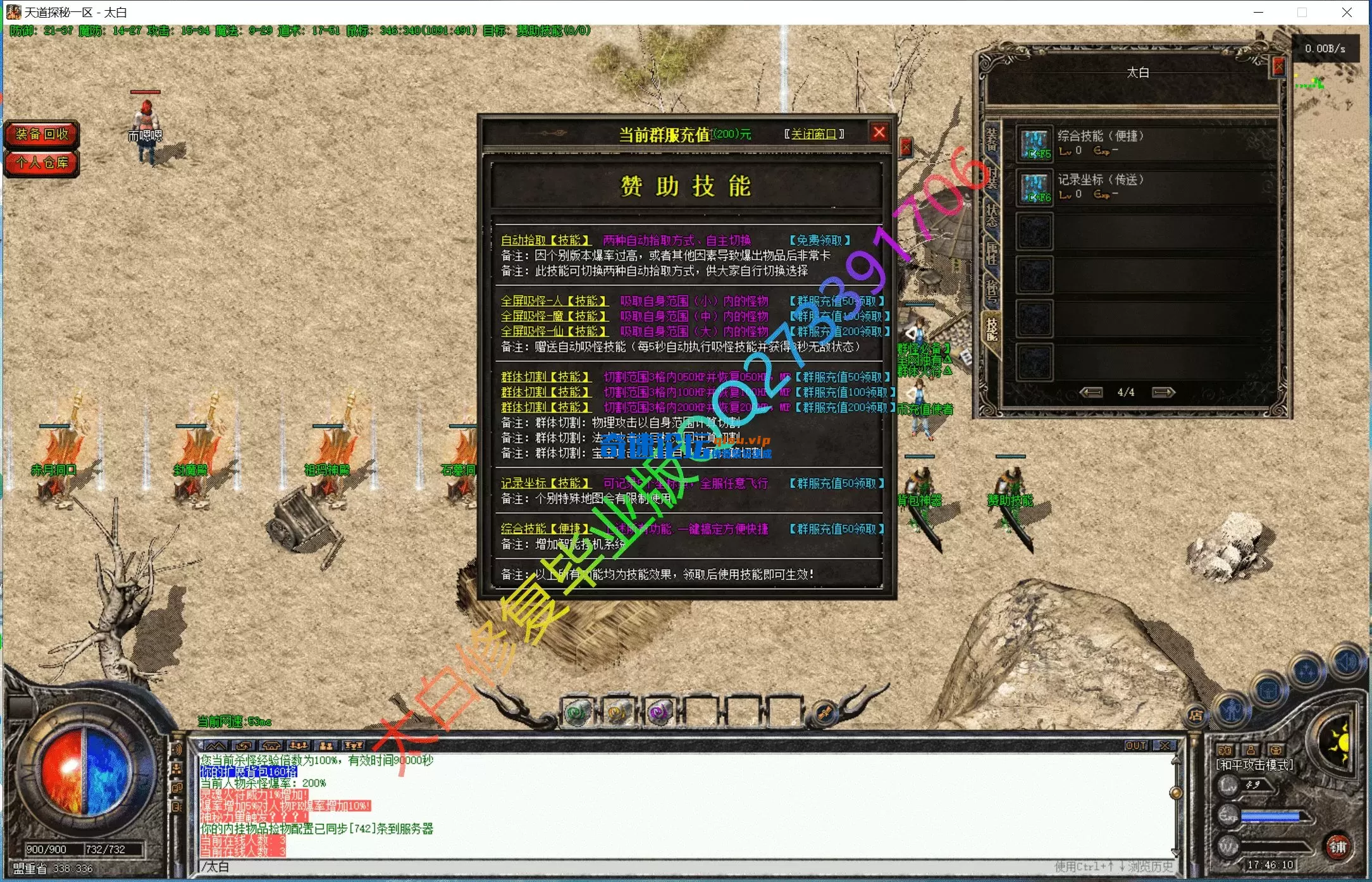
Task: Select the 全屏吸怪-仙 skill link
Action: tap(553, 332)
